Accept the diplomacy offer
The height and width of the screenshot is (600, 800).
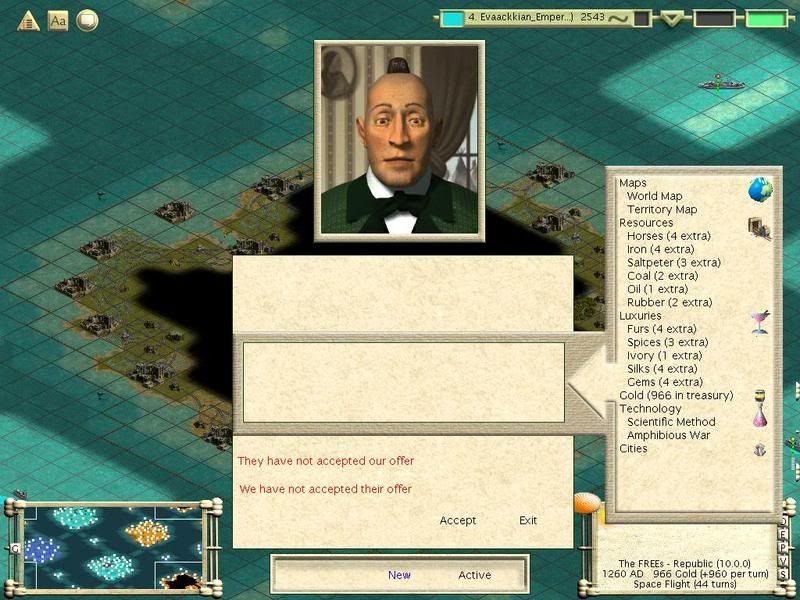(x=457, y=520)
